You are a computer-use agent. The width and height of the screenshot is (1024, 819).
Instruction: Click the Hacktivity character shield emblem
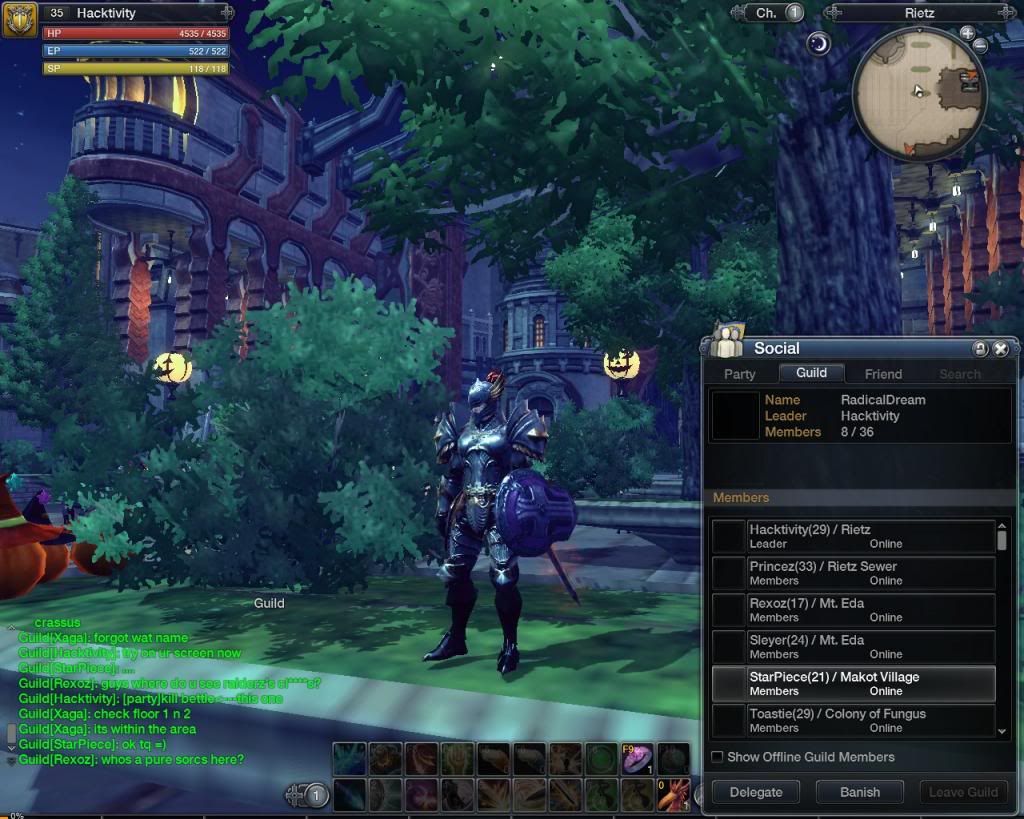(x=19, y=19)
